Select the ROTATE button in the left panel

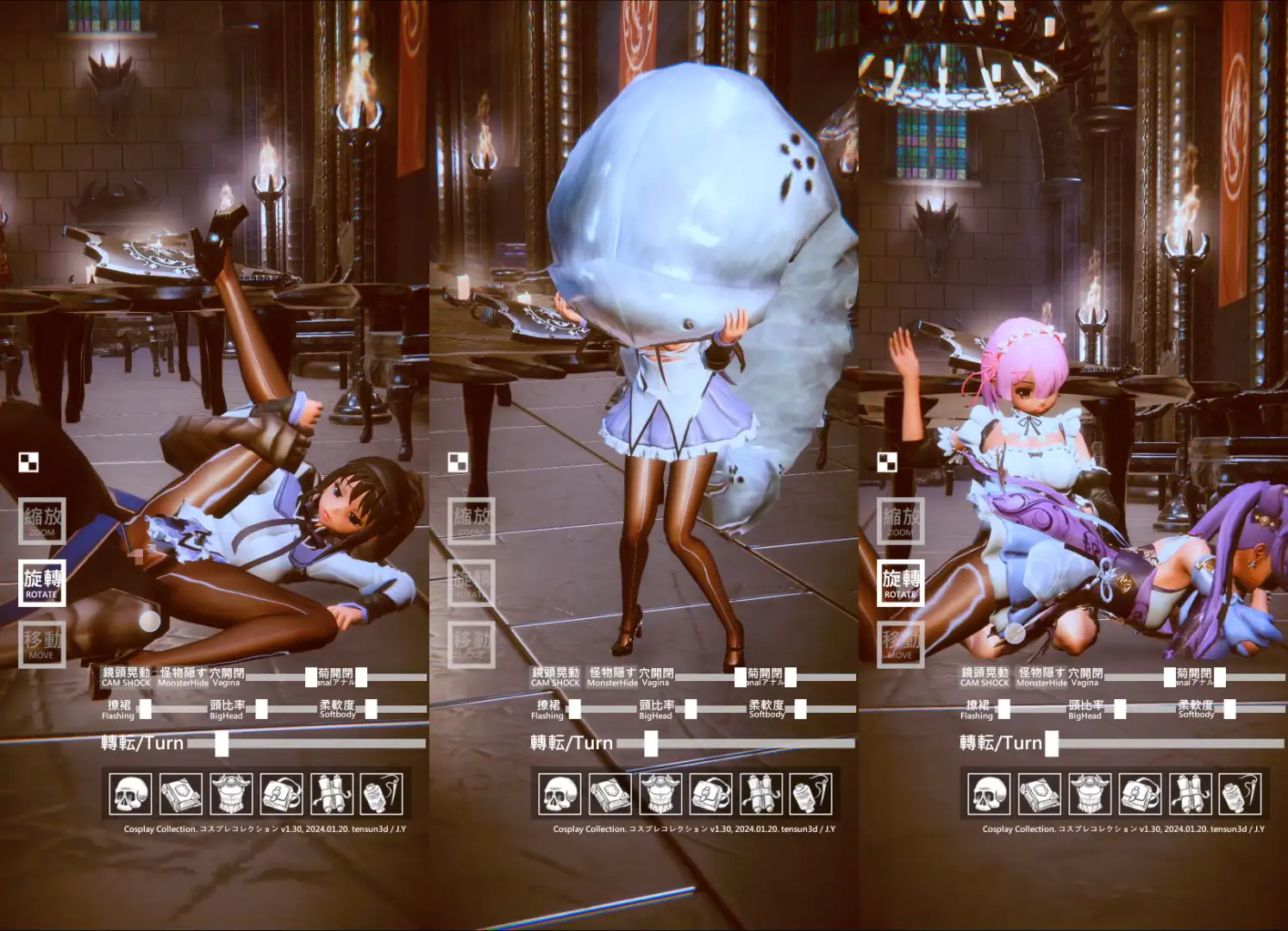click(x=41, y=583)
